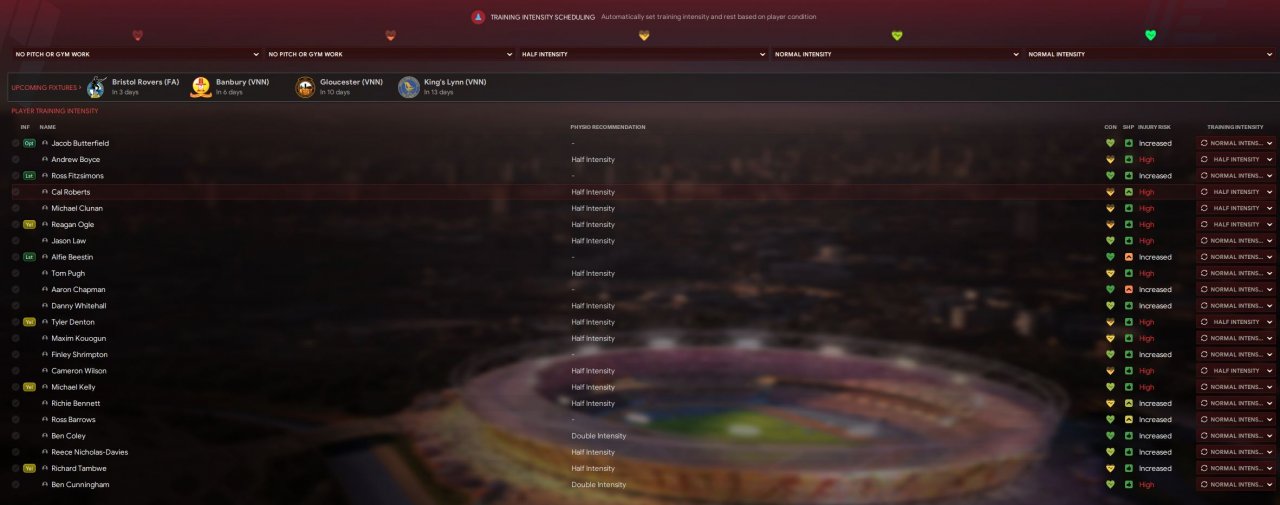Image resolution: width=1280 pixels, height=505 pixels.
Task: Open Jacob Butterfield's player profile
Action: 80,143
